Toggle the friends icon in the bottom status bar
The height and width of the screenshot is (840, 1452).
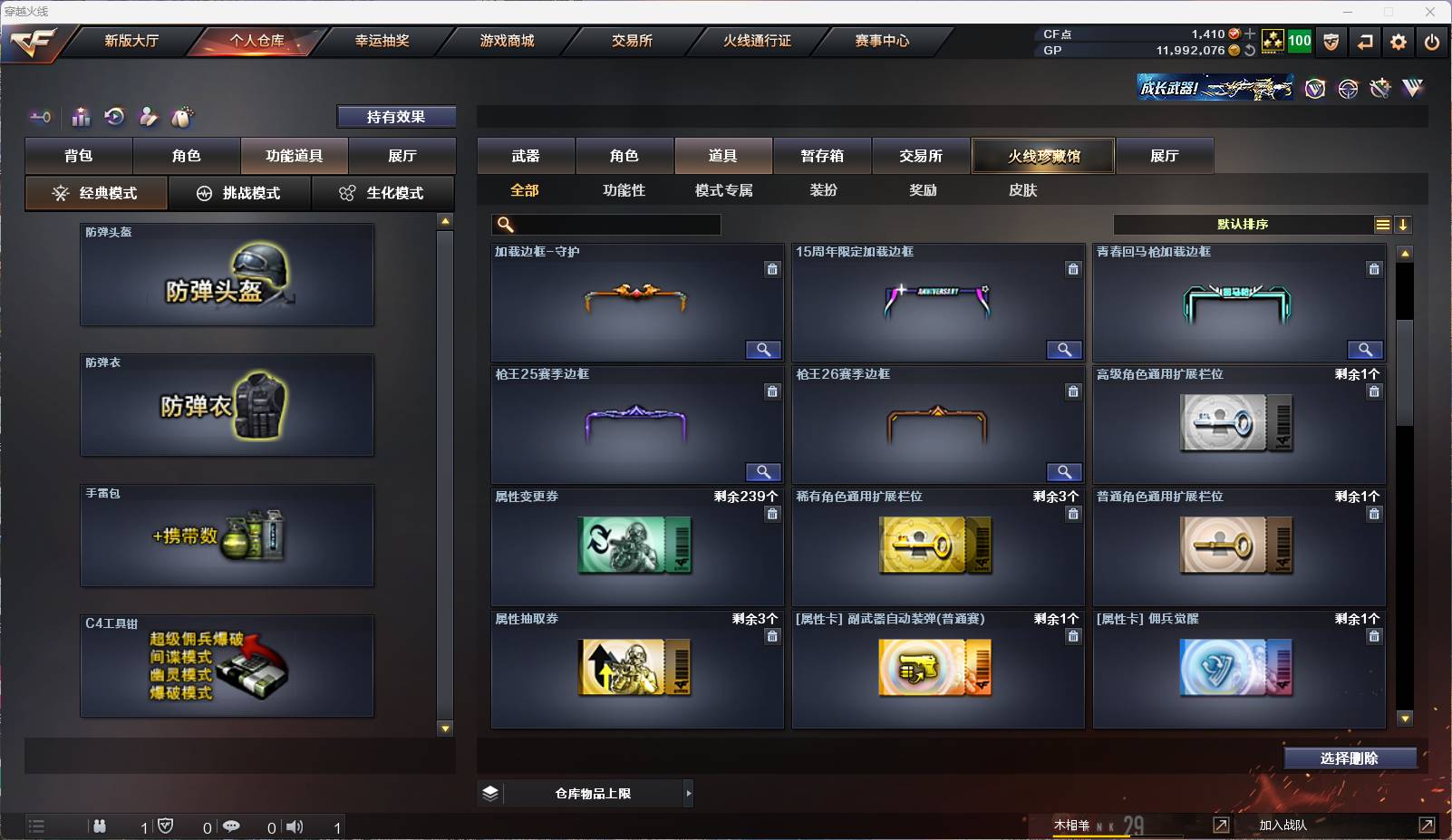tap(100, 826)
